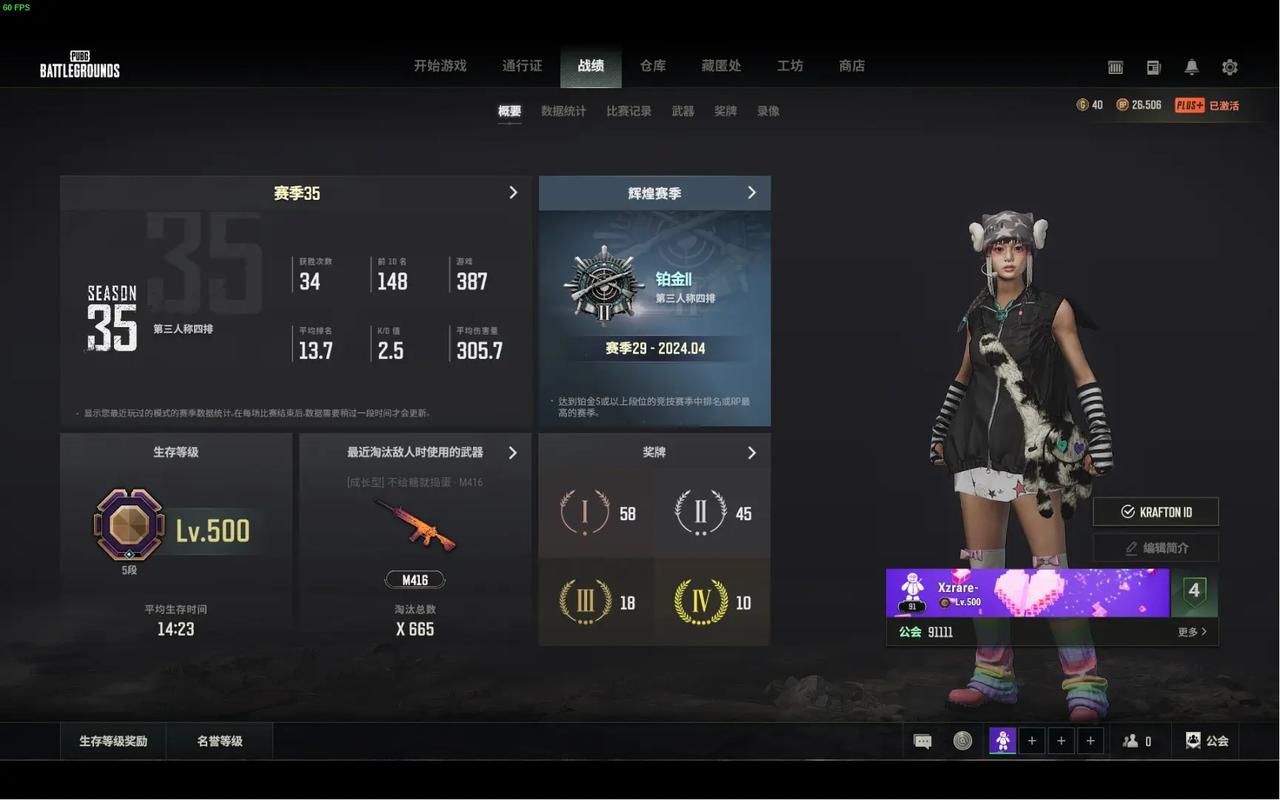1280x800 pixels.
Task: Switch to the 武器 sub-tab
Action: point(683,111)
